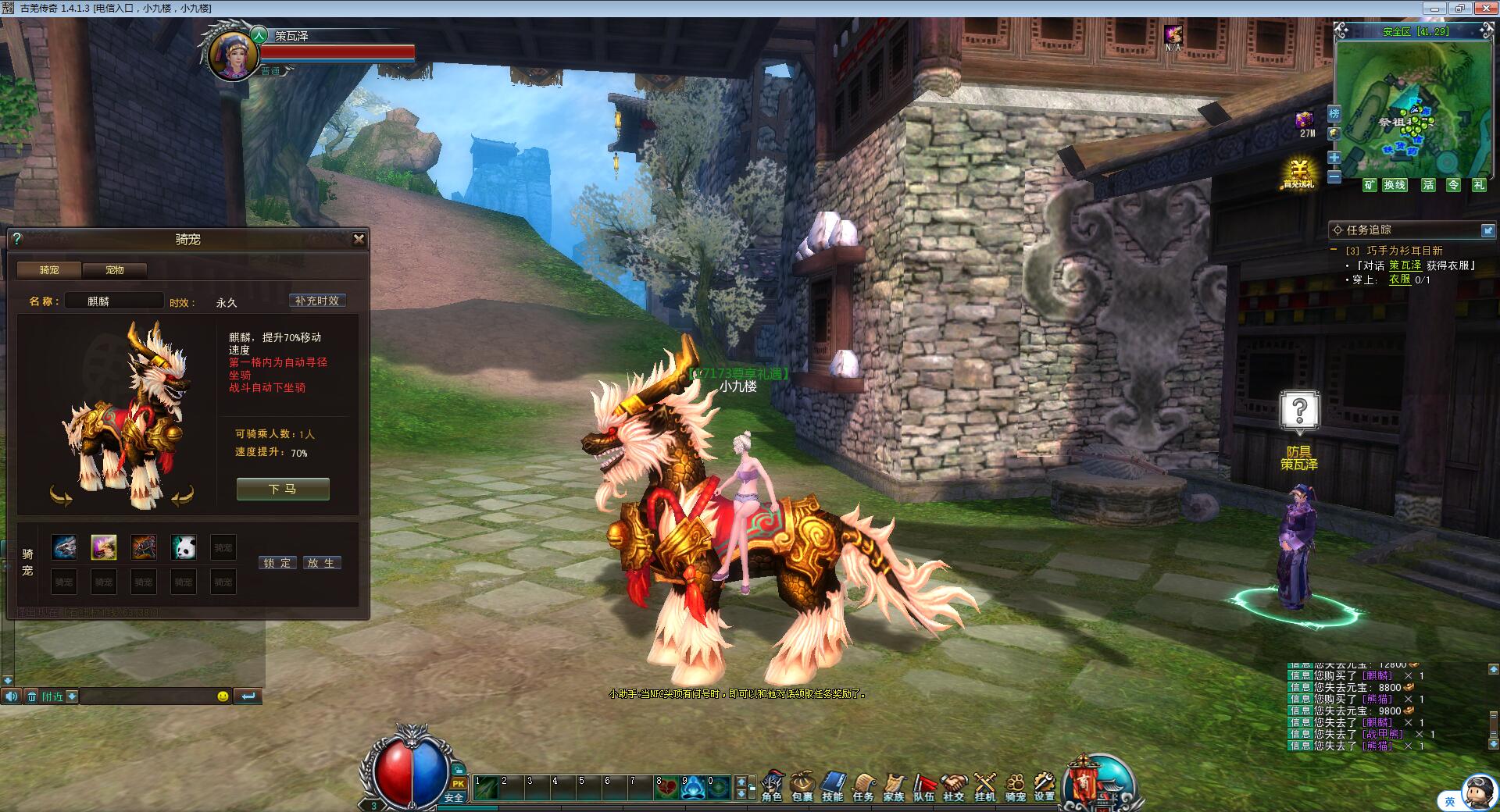This screenshot has width=1500, height=812.
Task: Open the 任务 quest scroll
Action: pos(863,786)
